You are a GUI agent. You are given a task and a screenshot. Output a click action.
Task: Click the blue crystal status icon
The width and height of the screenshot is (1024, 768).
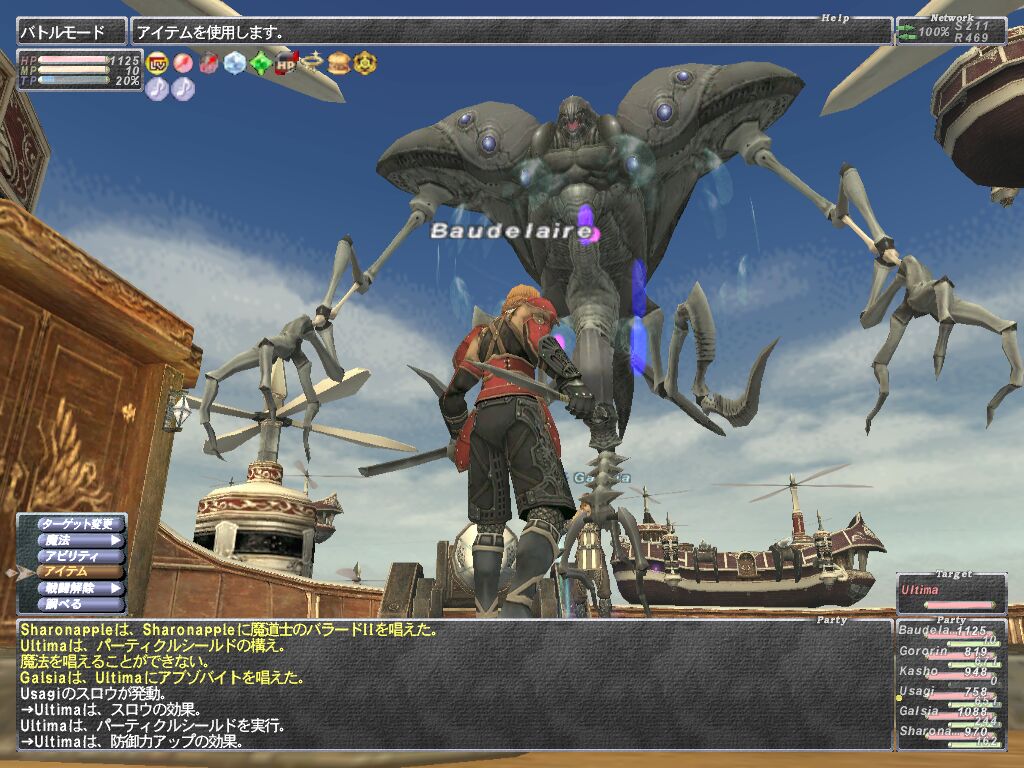point(234,63)
